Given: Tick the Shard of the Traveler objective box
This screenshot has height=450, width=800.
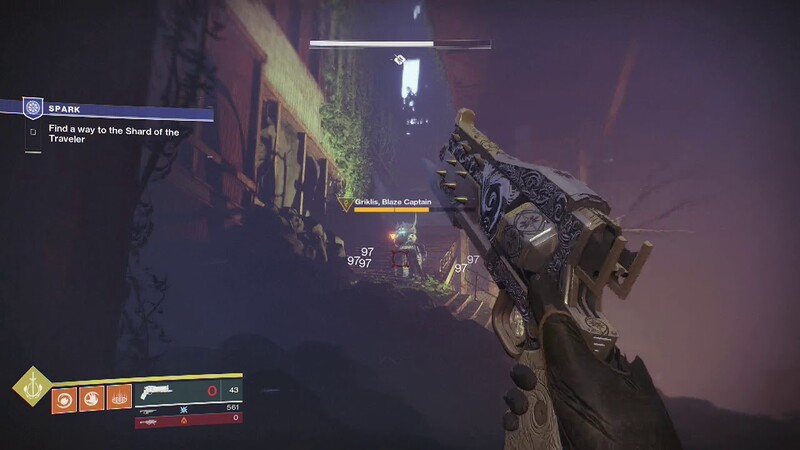Looking at the screenshot, I should [x=33, y=129].
